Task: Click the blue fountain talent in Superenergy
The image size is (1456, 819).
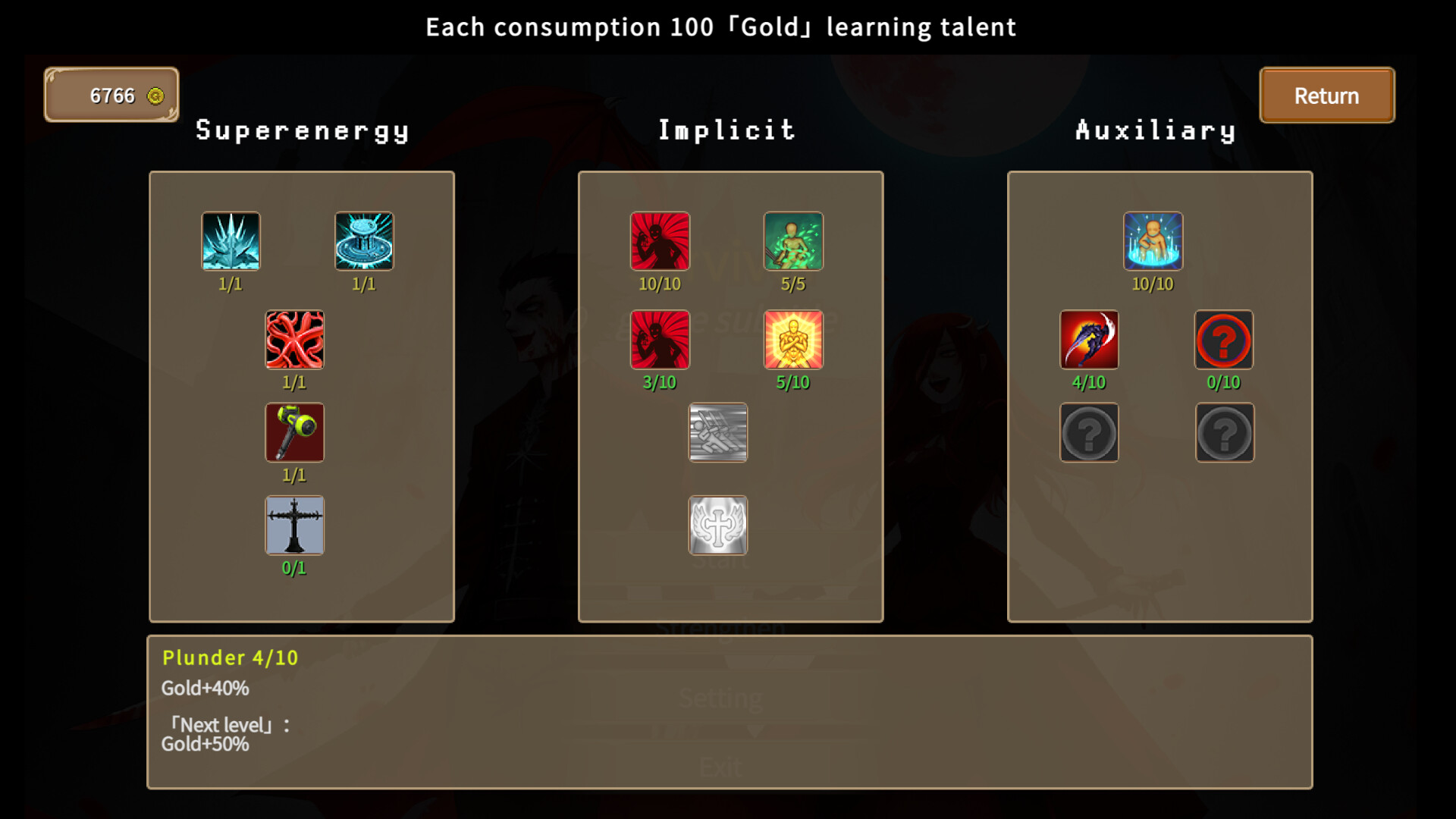Action: [x=366, y=241]
